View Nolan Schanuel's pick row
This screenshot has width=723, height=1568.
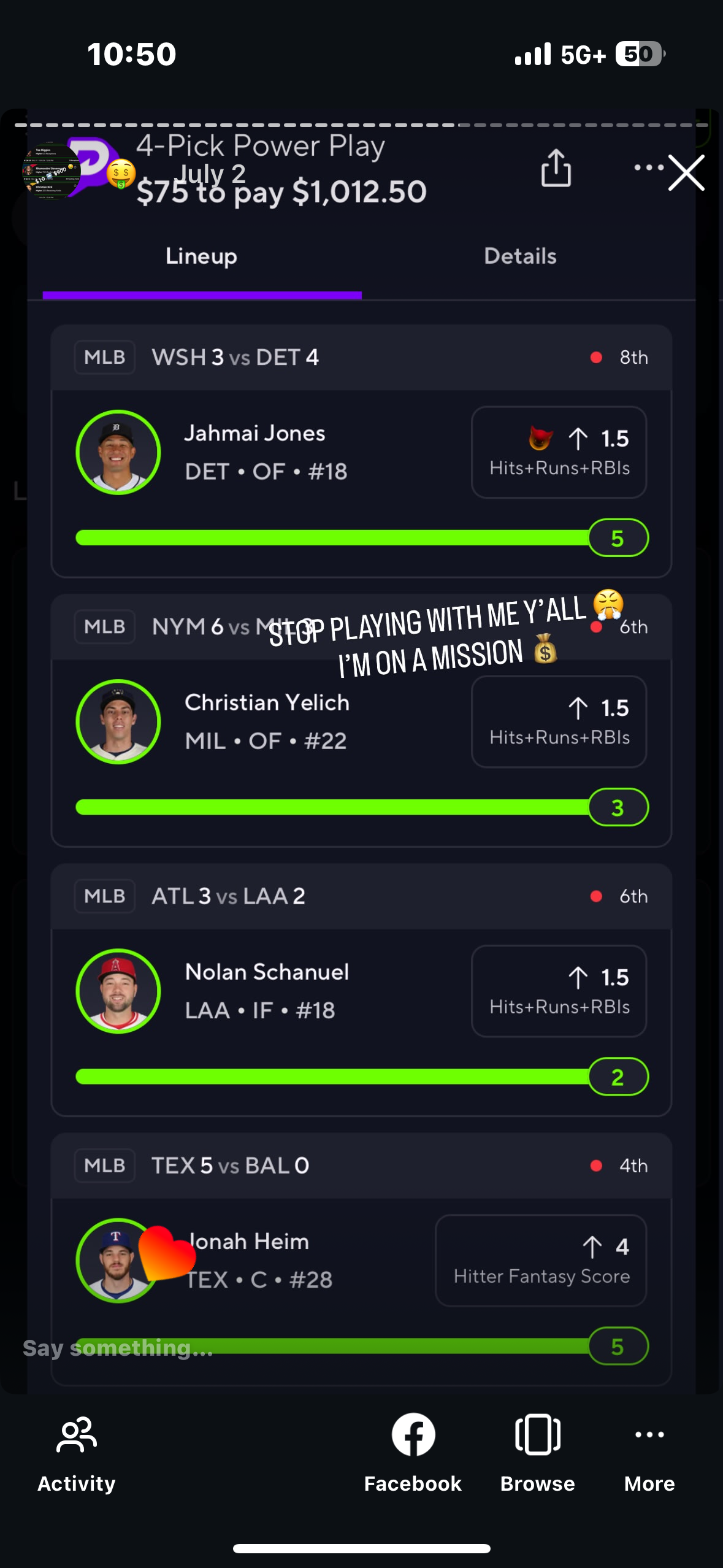[x=267, y=991]
